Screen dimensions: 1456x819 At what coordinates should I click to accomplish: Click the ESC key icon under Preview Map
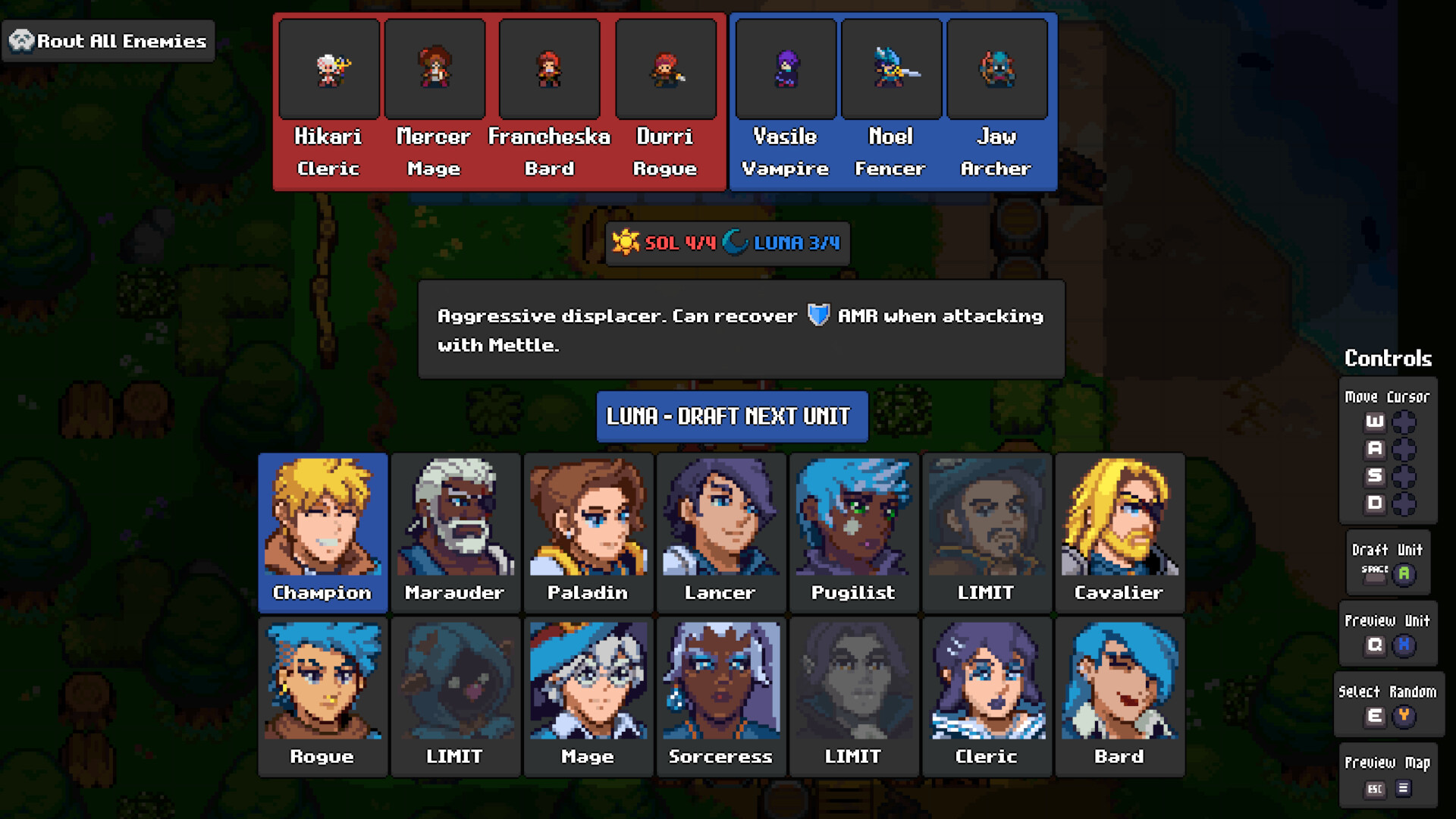(1374, 789)
